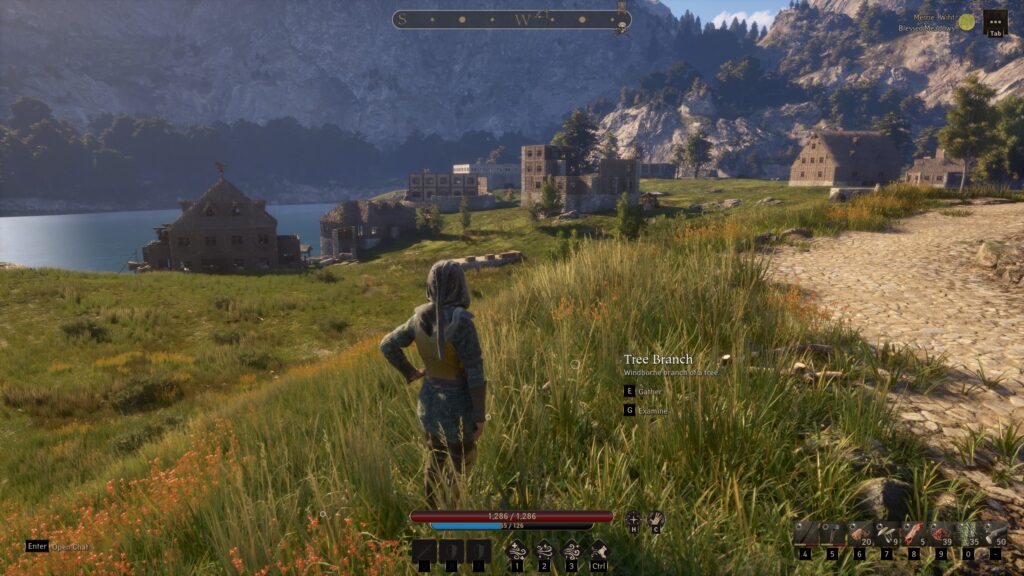Open the menu button labeled Tab
1024x576 pixels.
point(995,21)
